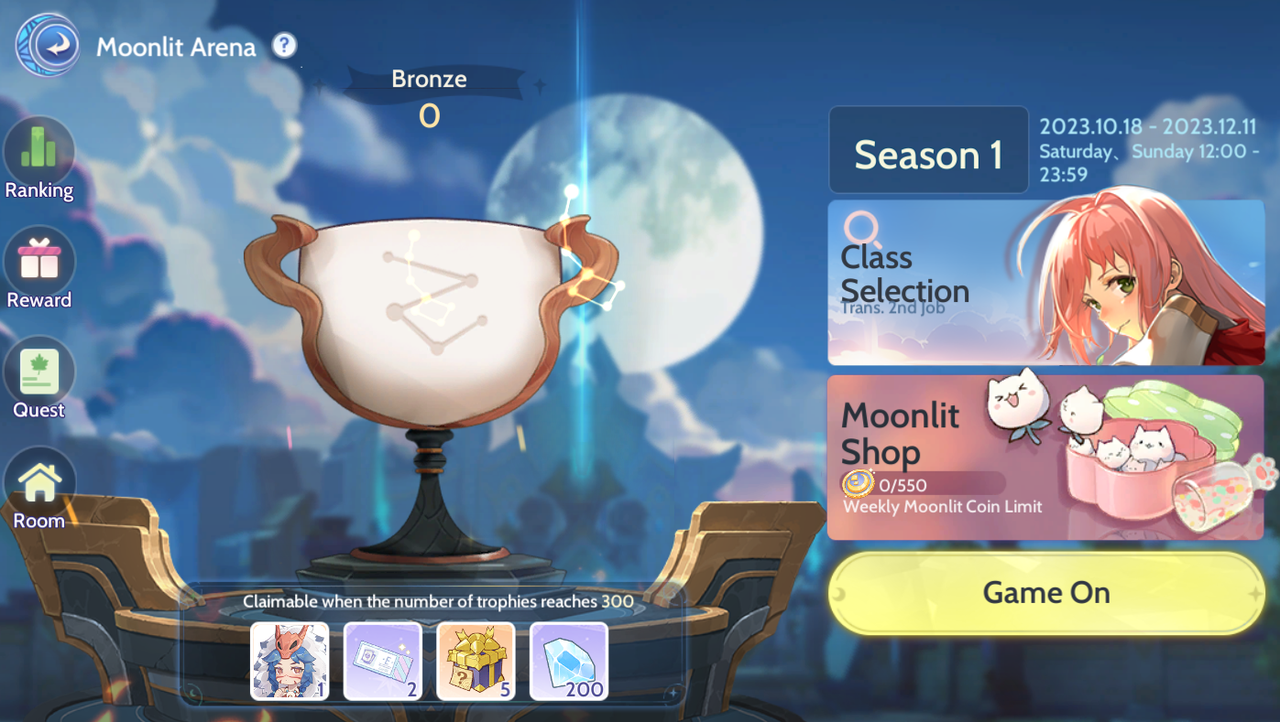
Task: Open the Reward gift box menu
Action: tap(39, 264)
